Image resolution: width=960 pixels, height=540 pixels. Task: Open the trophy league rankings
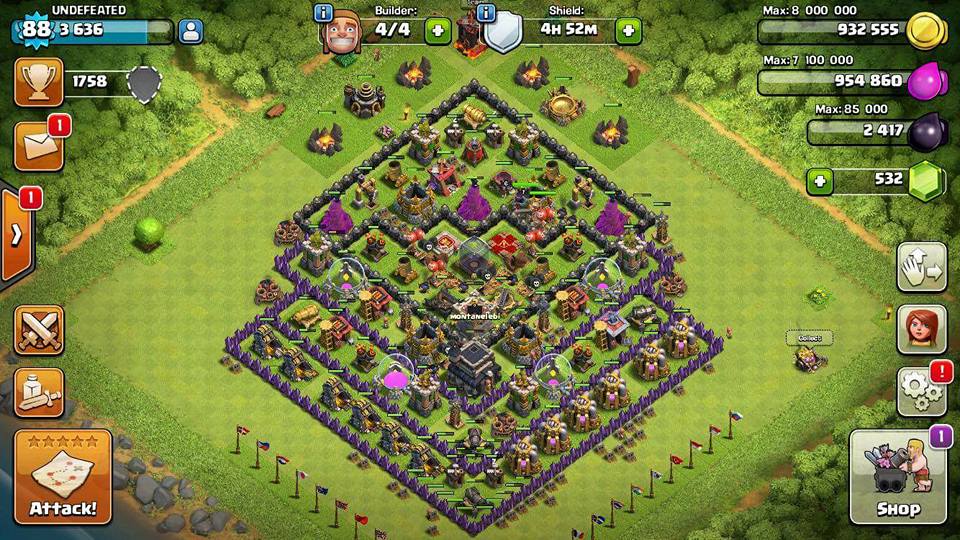click(x=38, y=82)
